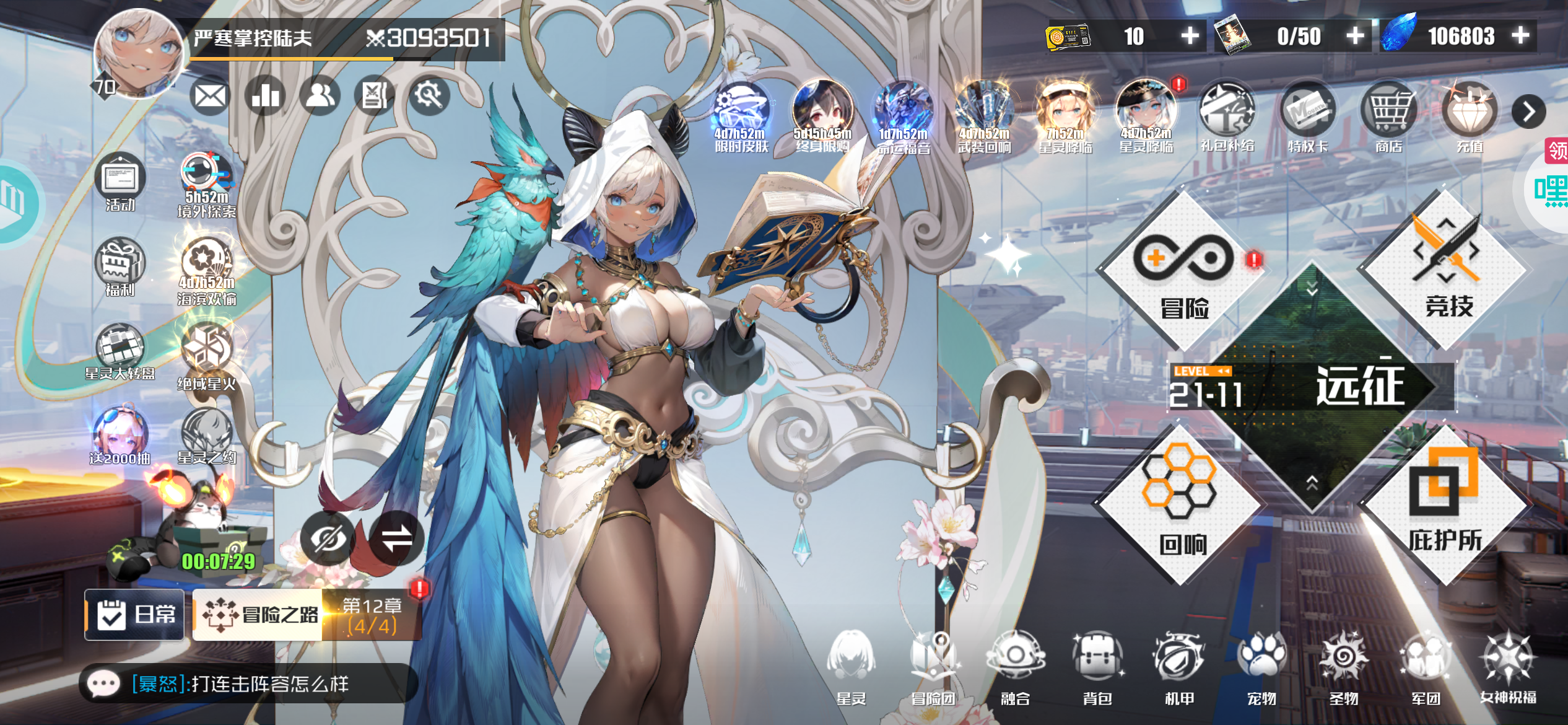
Task: Open the chat message bar
Action: 248,683
